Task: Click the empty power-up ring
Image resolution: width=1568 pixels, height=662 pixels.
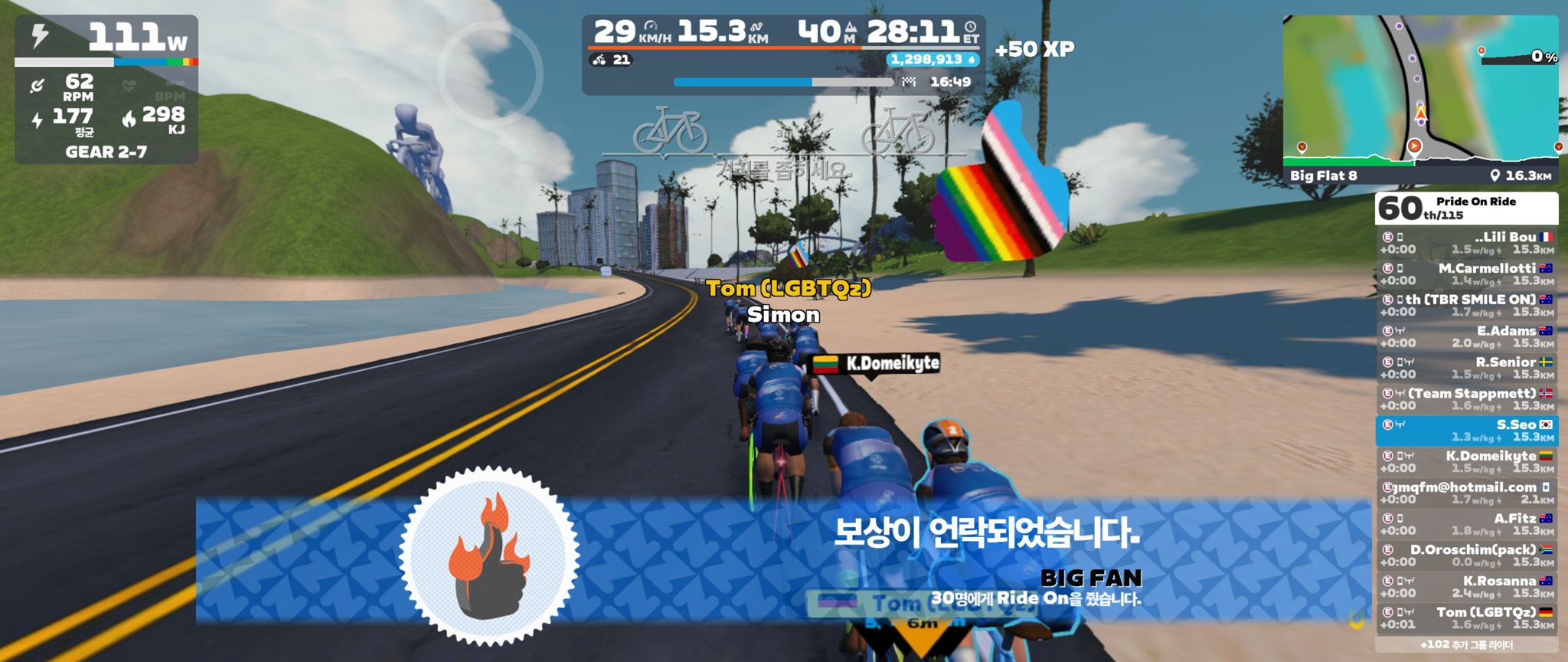Action: (491, 74)
